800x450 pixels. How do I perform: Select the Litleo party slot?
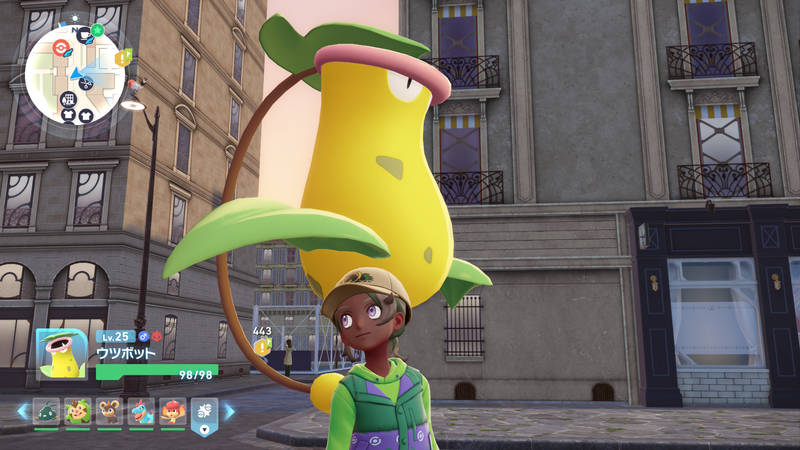(x=109, y=411)
